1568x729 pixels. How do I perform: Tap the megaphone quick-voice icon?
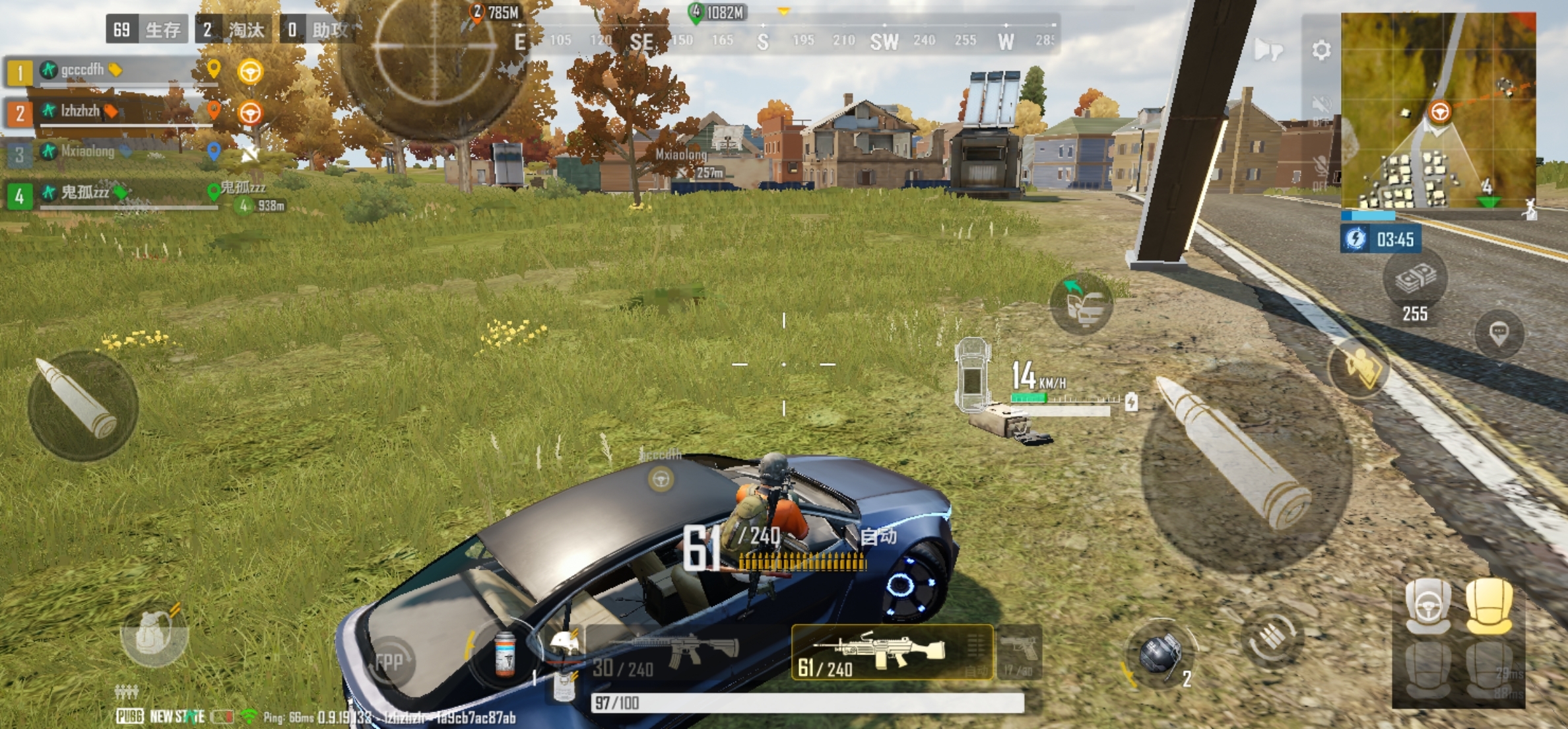[1268, 50]
